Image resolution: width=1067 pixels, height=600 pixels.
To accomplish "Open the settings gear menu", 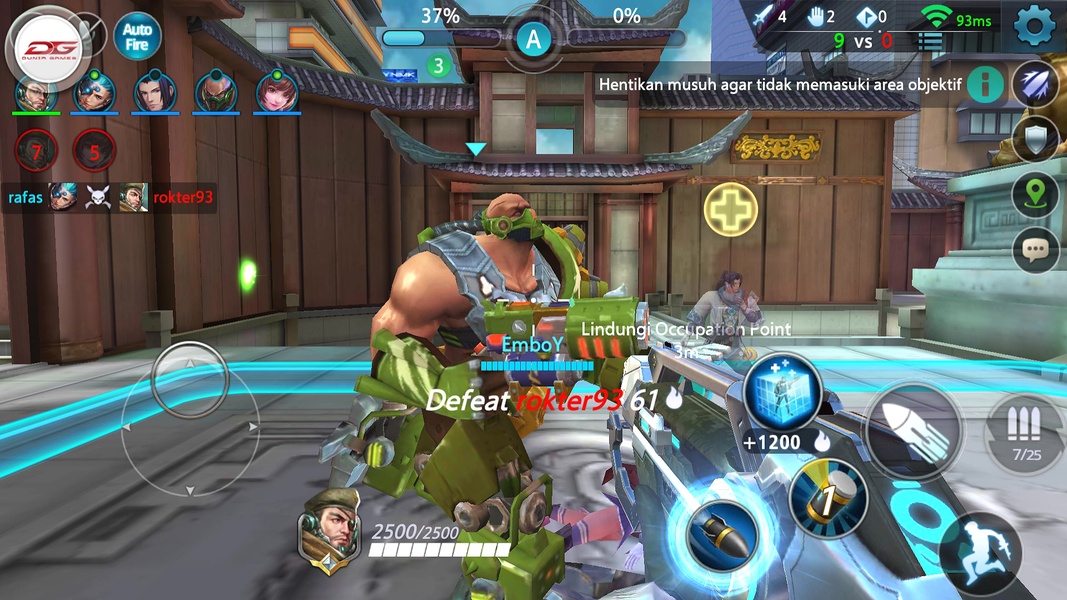I will point(1035,25).
